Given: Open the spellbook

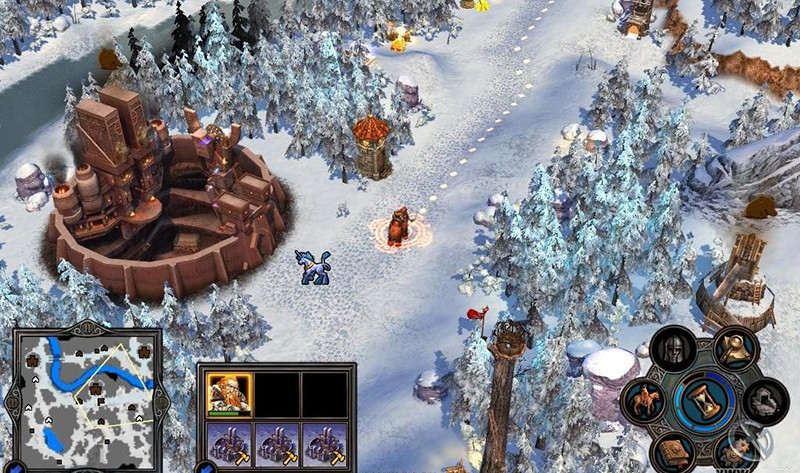Looking at the screenshot, I should [x=674, y=452].
